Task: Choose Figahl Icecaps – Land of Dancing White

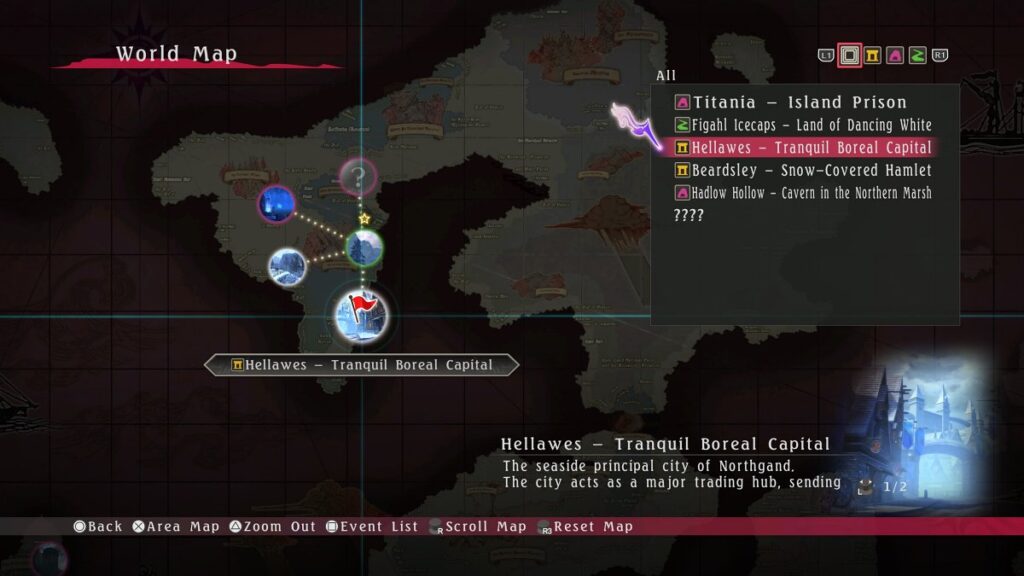Action: (x=811, y=125)
